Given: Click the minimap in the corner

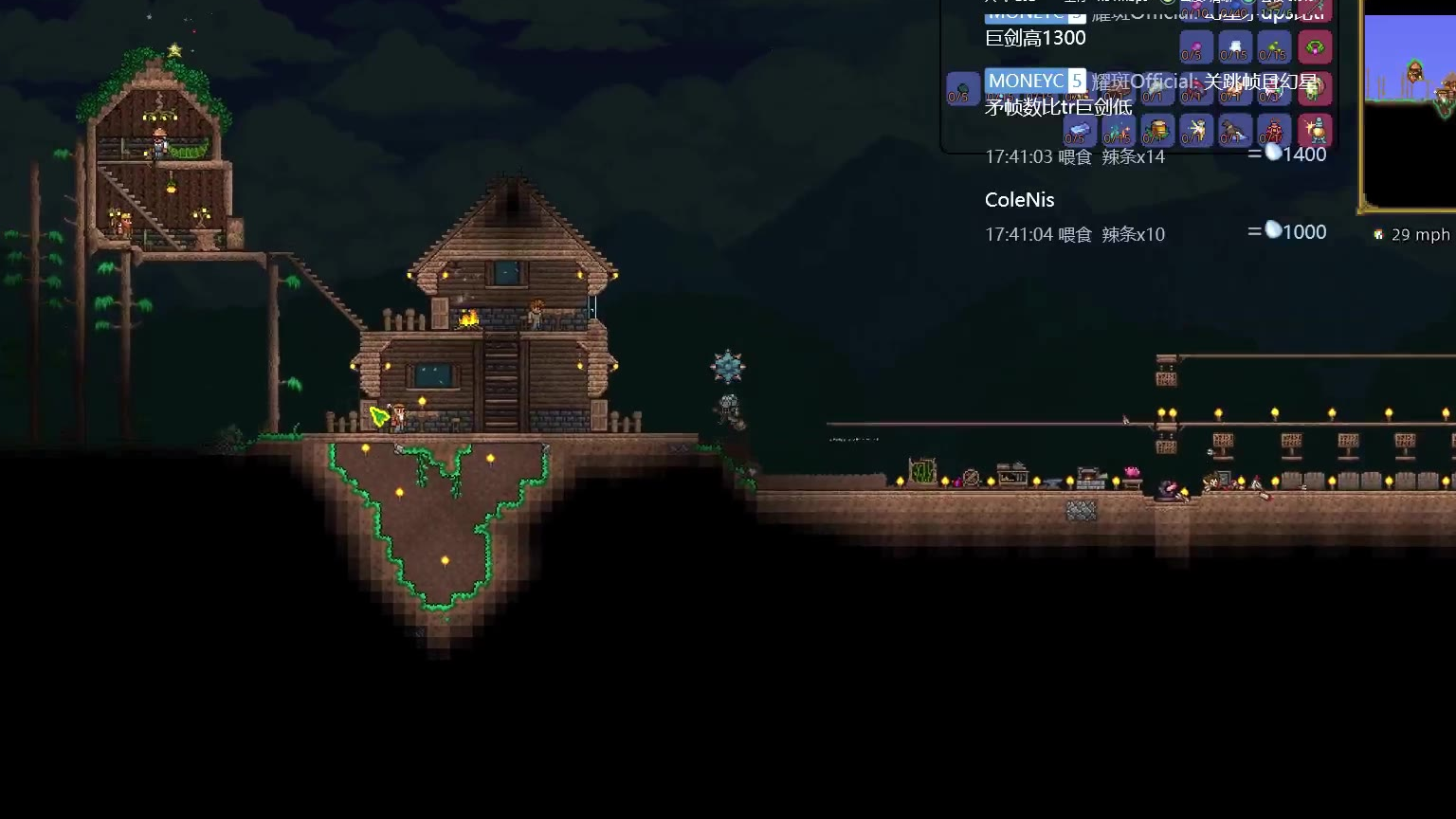Looking at the screenshot, I should [x=1410, y=104].
